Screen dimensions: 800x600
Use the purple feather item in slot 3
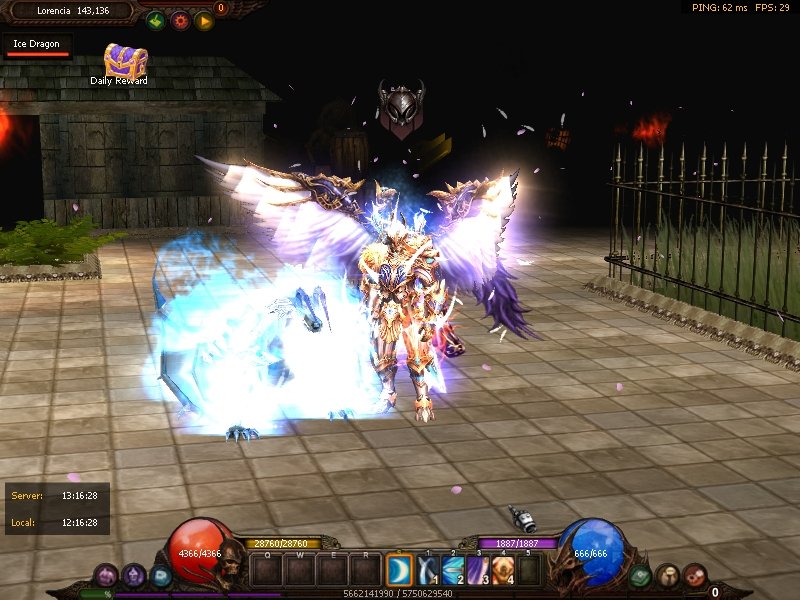pyautogui.click(x=477, y=569)
